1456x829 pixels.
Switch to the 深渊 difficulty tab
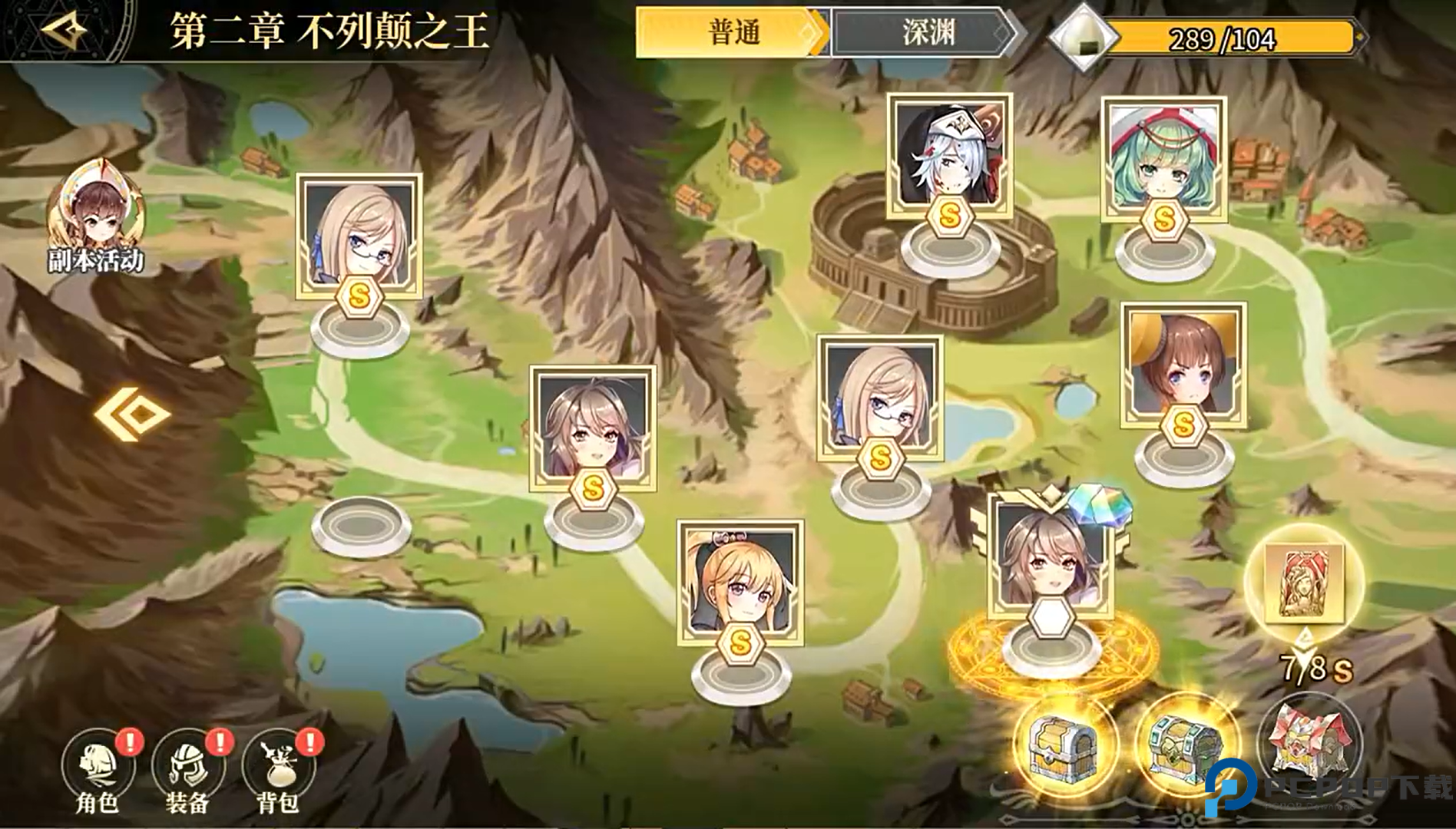click(927, 34)
